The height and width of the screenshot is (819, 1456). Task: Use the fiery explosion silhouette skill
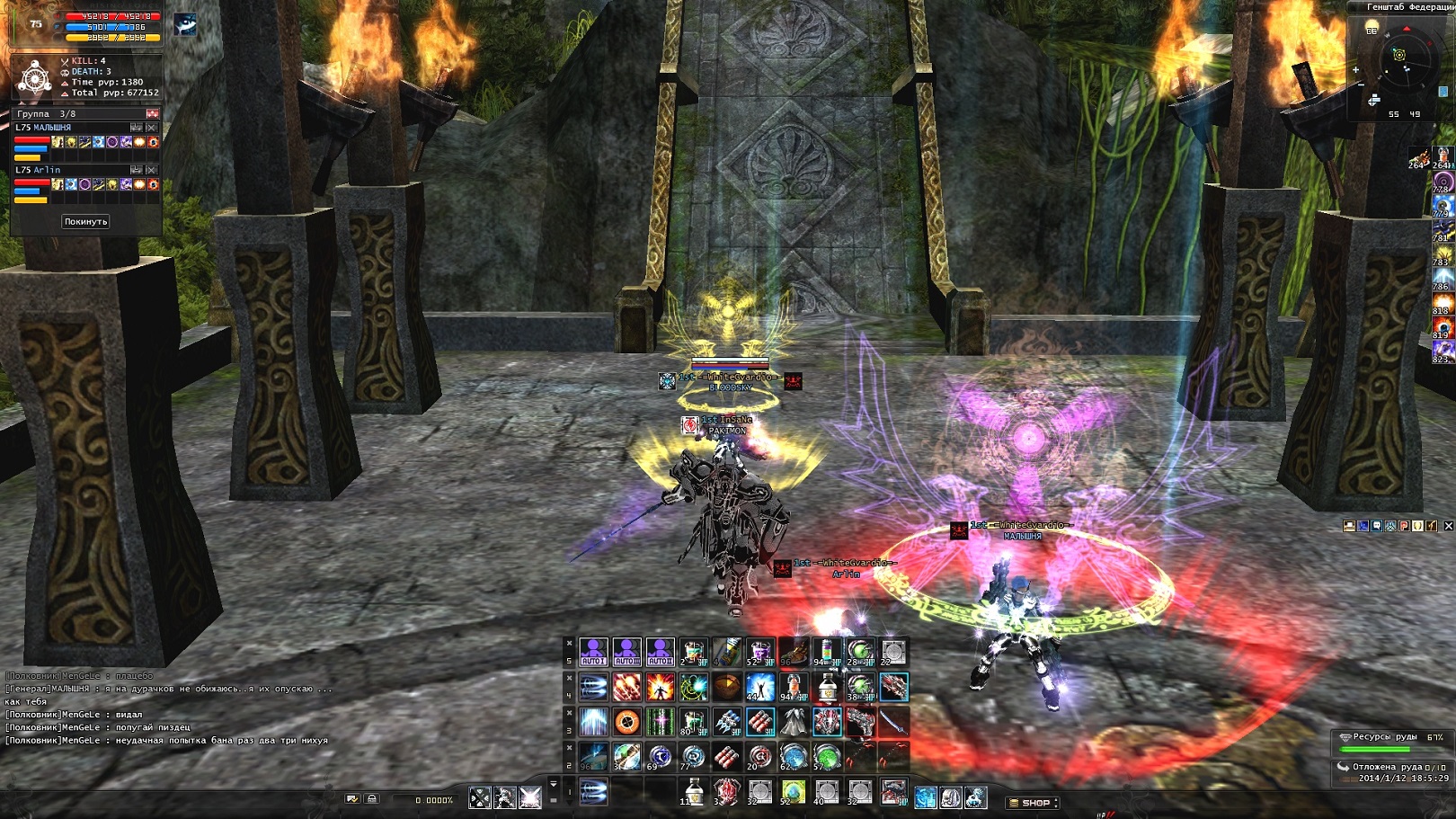click(x=660, y=688)
